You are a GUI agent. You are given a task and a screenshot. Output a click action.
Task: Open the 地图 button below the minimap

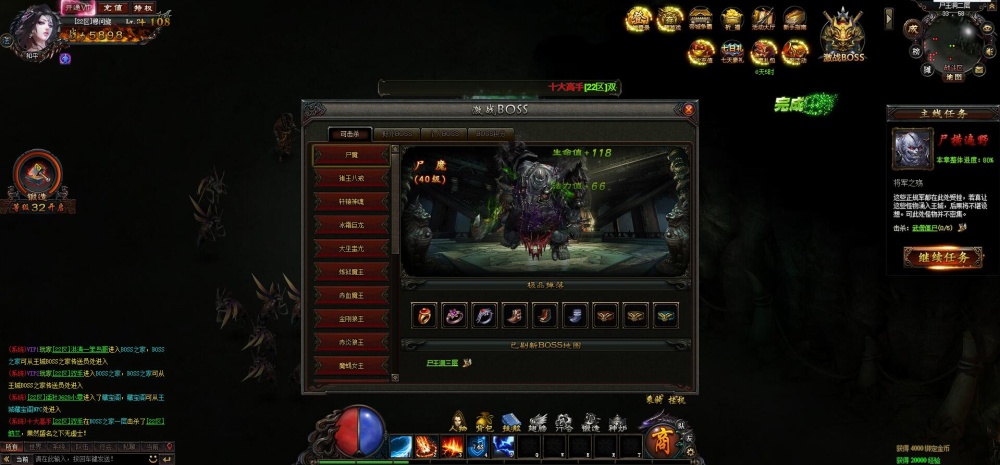click(x=953, y=76)
